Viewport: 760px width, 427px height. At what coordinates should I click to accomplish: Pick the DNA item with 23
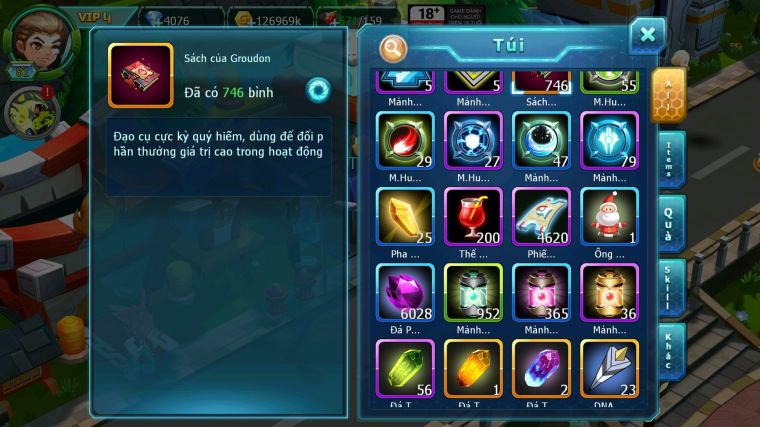(609, 368)
